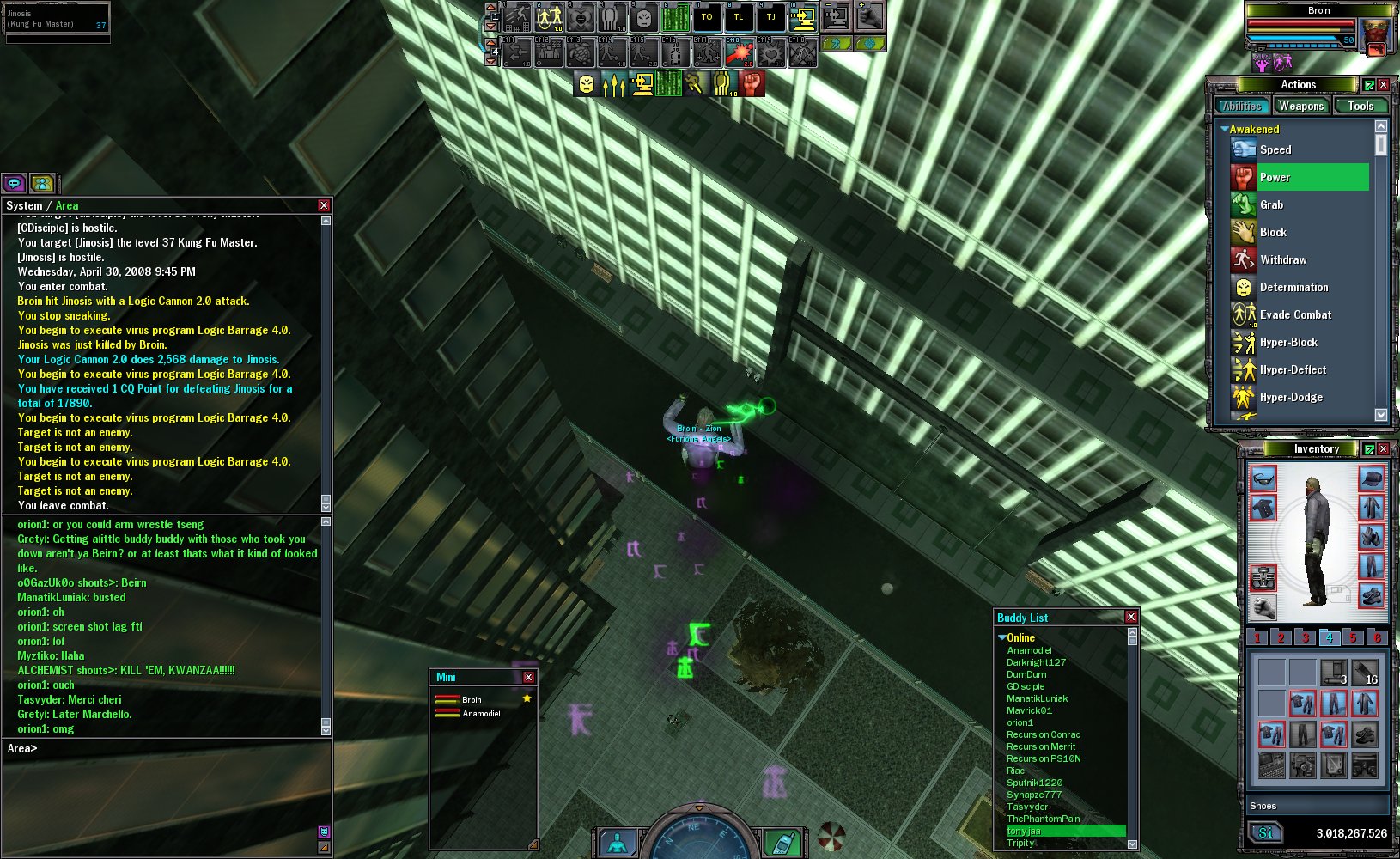This screenshot has width=1400, height=859.
Task: Open the Tools tab in Actions
Action: click(x=1360, y=106)
